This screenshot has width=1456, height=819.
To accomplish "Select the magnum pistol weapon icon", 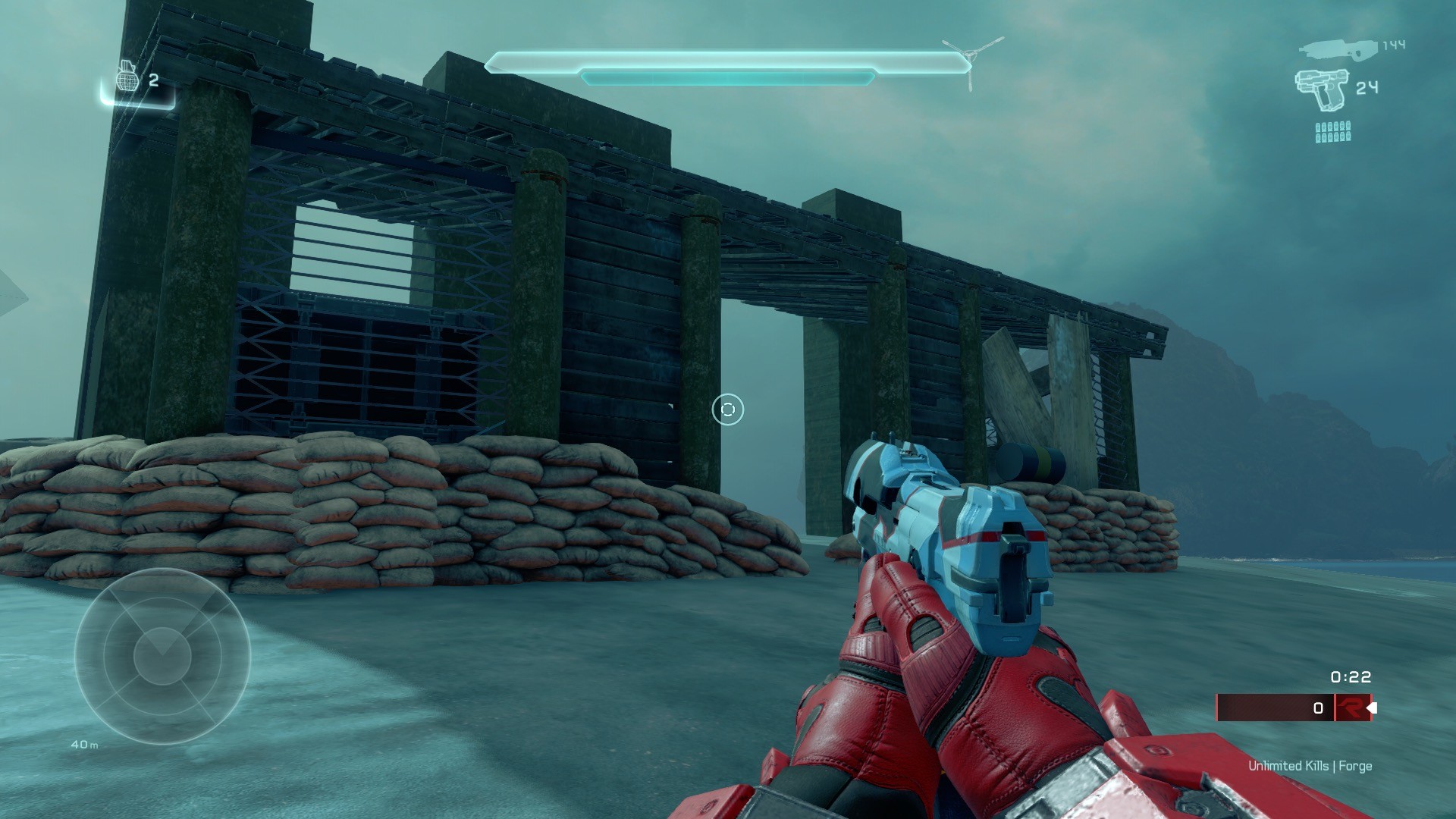I will pyautogui.click(x=1322, y=89).
